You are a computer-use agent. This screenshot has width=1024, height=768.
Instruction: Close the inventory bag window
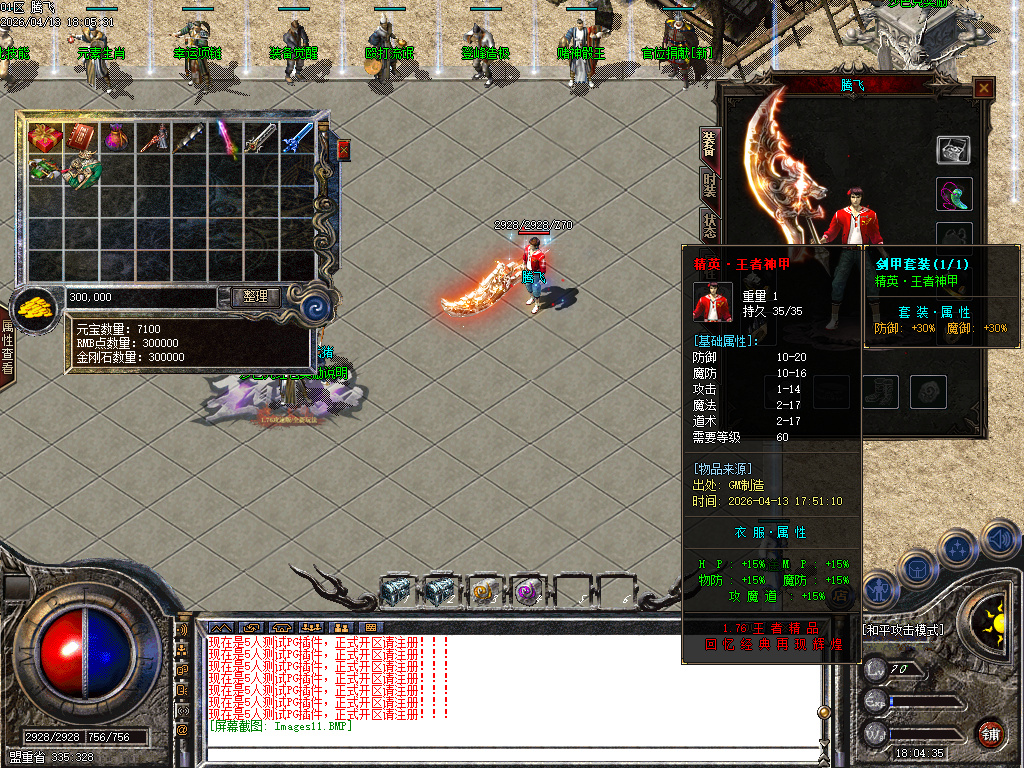point(343,150)
